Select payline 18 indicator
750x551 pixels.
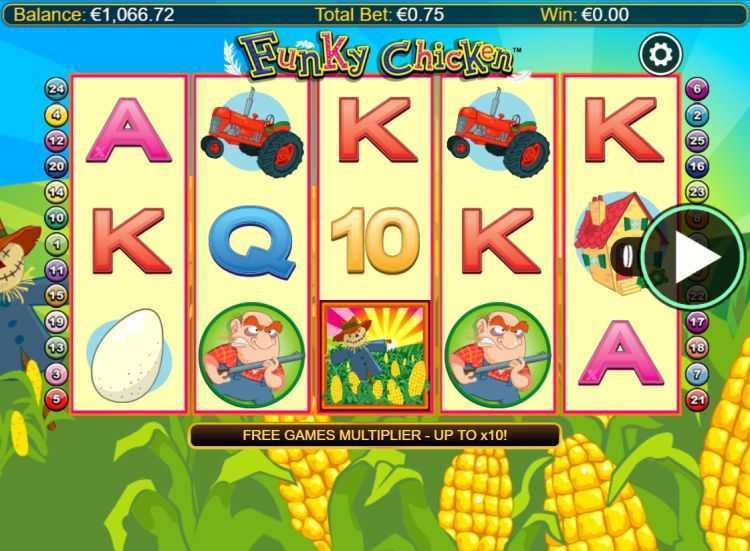[x=696, y=348]
